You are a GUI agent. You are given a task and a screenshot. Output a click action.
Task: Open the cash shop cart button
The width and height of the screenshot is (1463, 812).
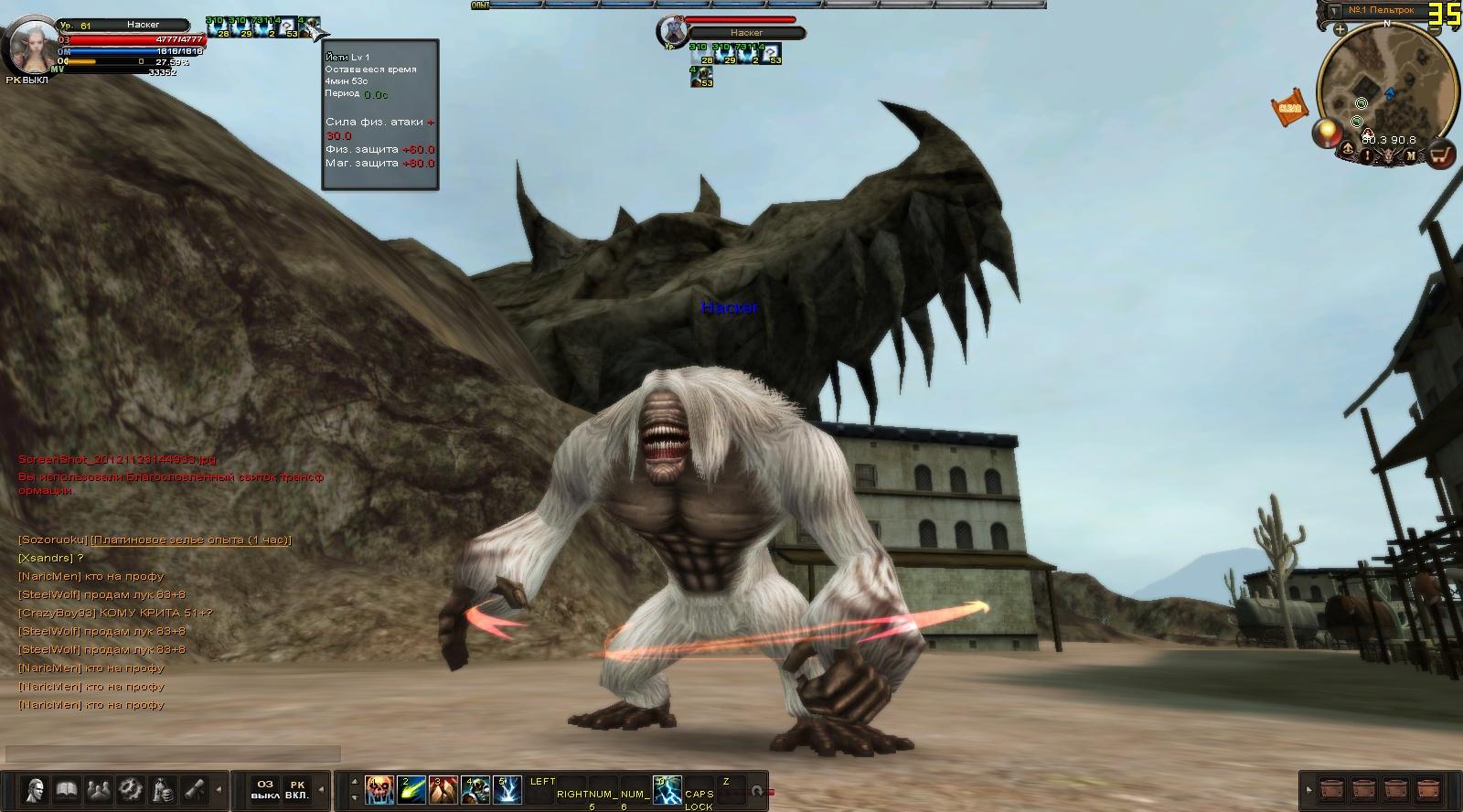tap(1441, 155)
